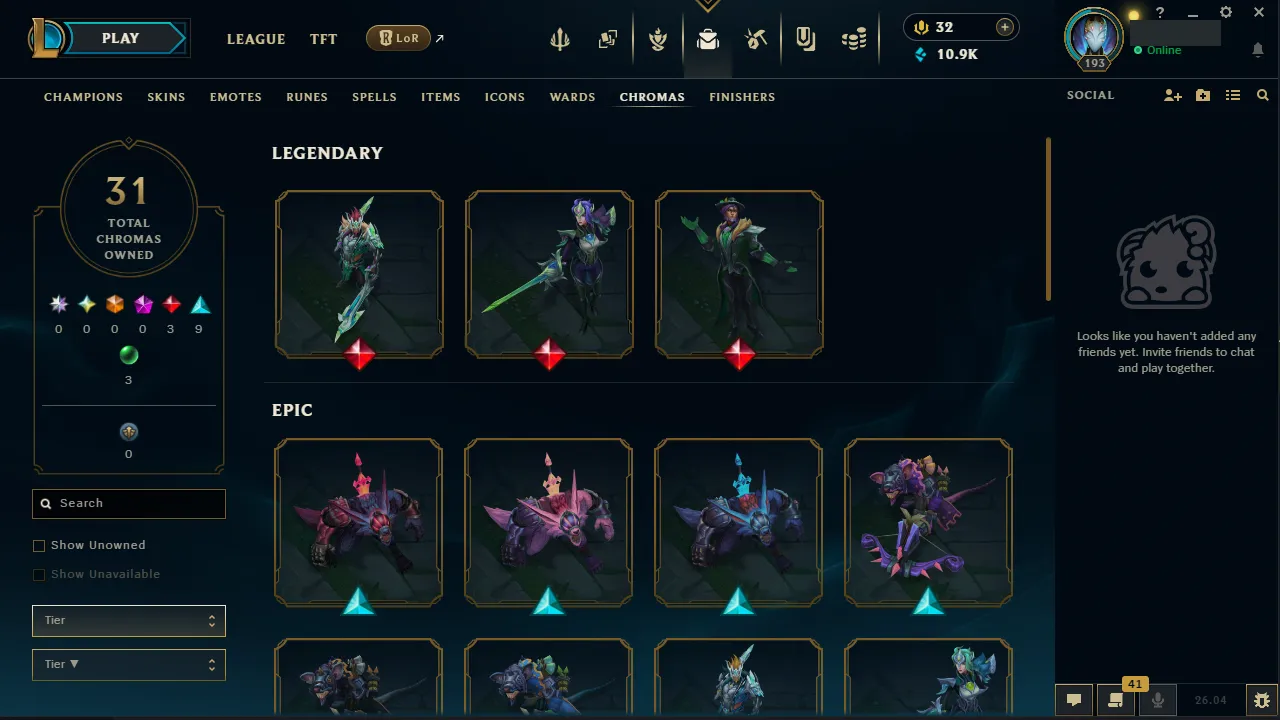The height and width of the screenshot is (720, 1280).
Task: Click the message bubble icon showing 41
Action: (x=1115, y=700)
